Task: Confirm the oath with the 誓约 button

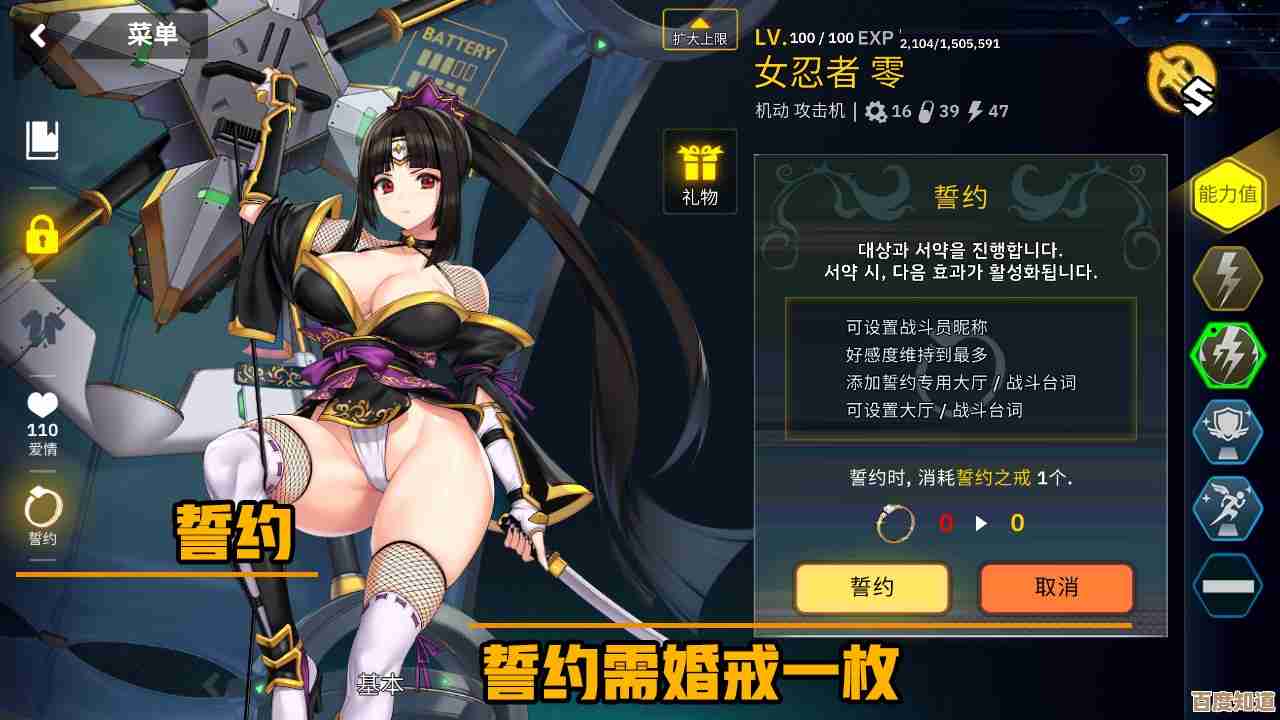Action: 870,589
